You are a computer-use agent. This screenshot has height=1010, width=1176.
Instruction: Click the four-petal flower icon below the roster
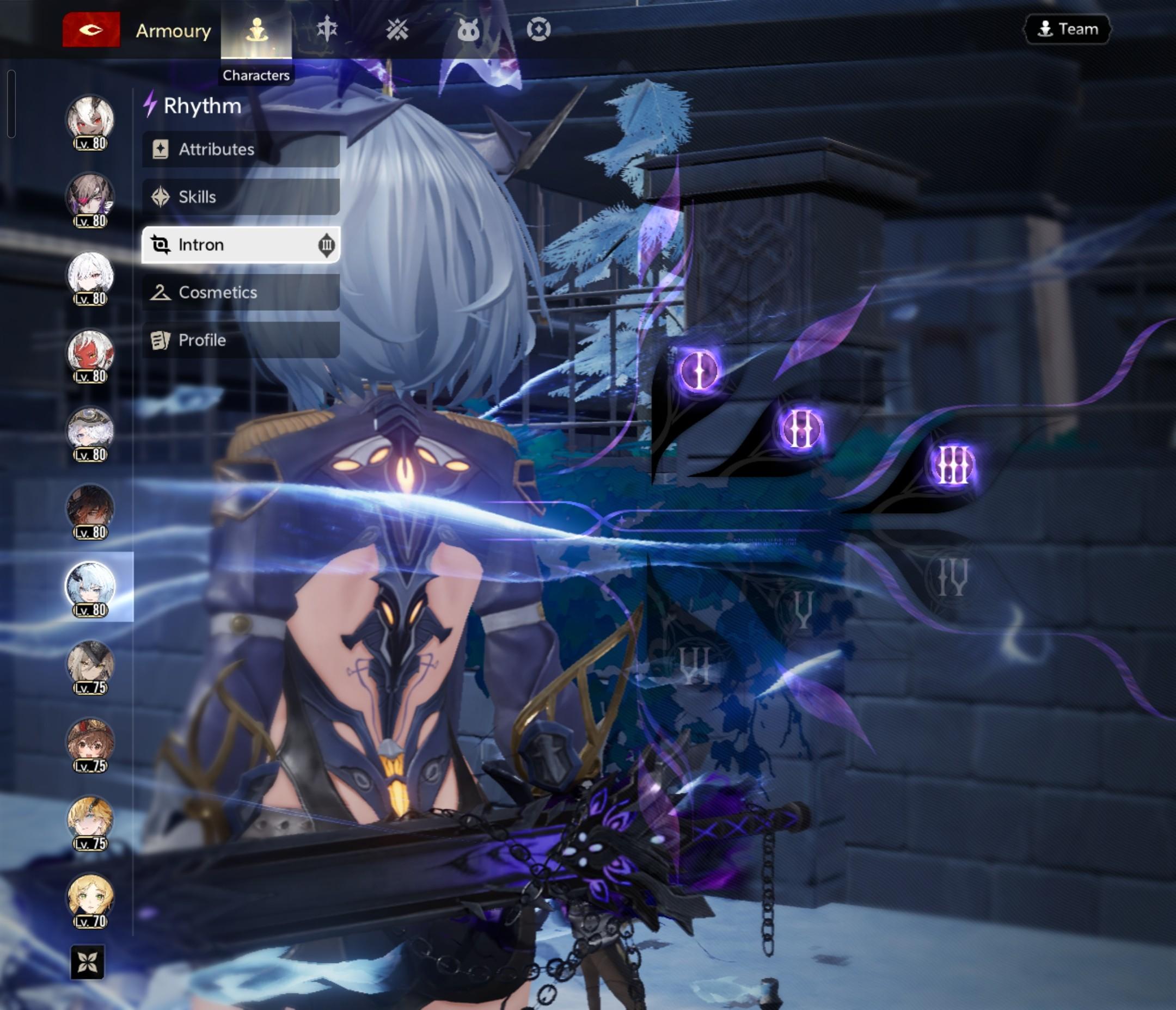coord(88,962)
